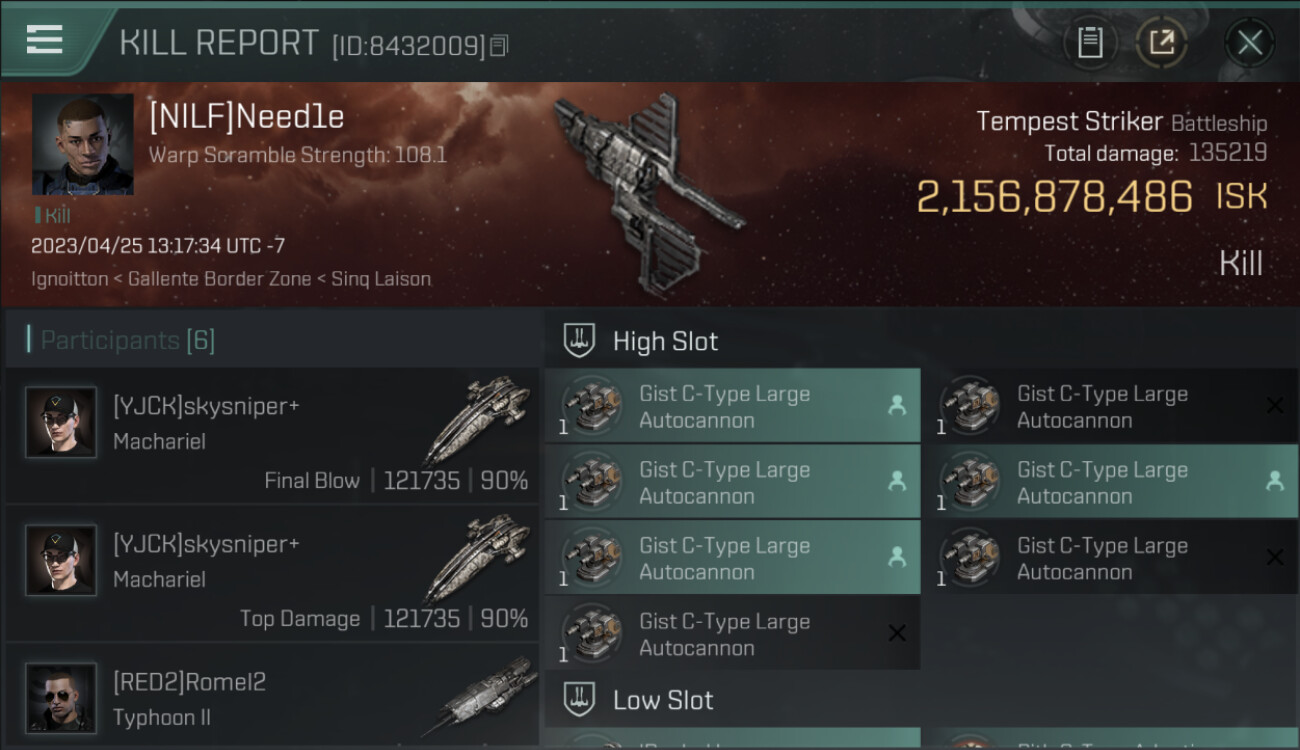Select the skysniper+ Top Damage participant row
The image size is (1300, 750).
[x=272, y=575]
